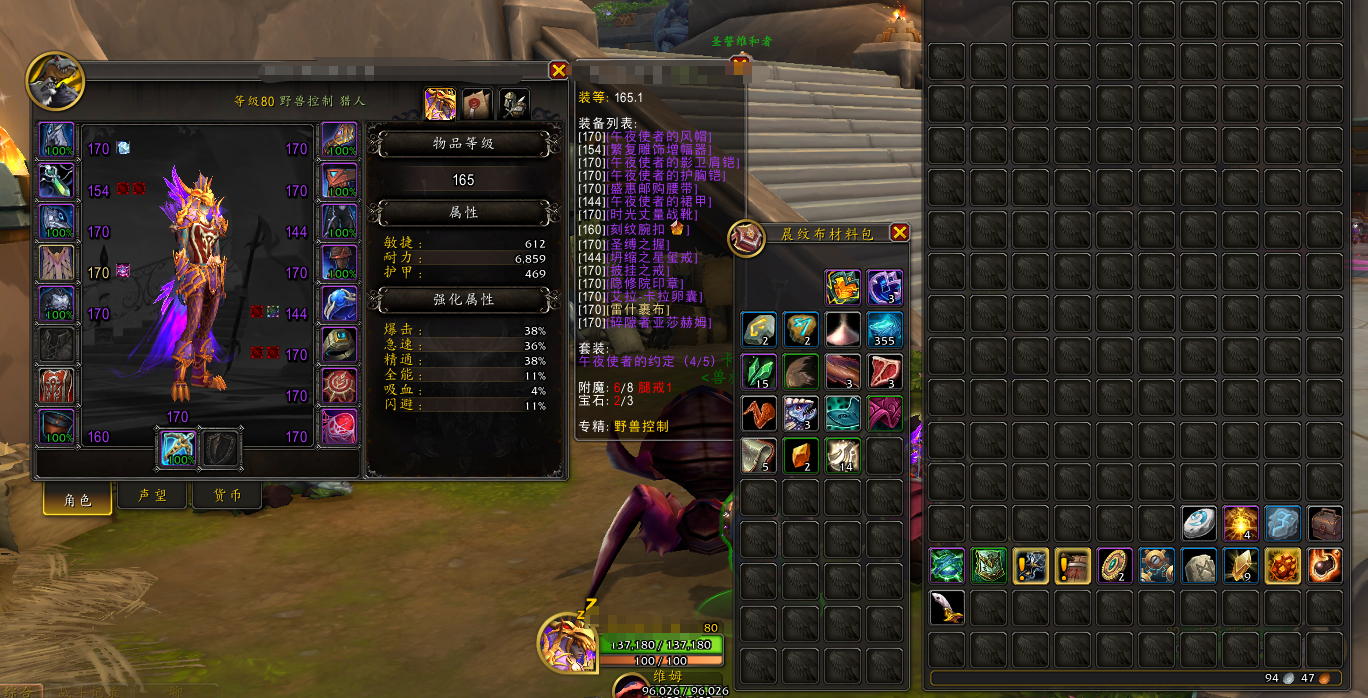The width and height of the screenshot is (1368, 698).
Task: Close the 晨纹布材料包 bag window
Action: pos(899,233)
